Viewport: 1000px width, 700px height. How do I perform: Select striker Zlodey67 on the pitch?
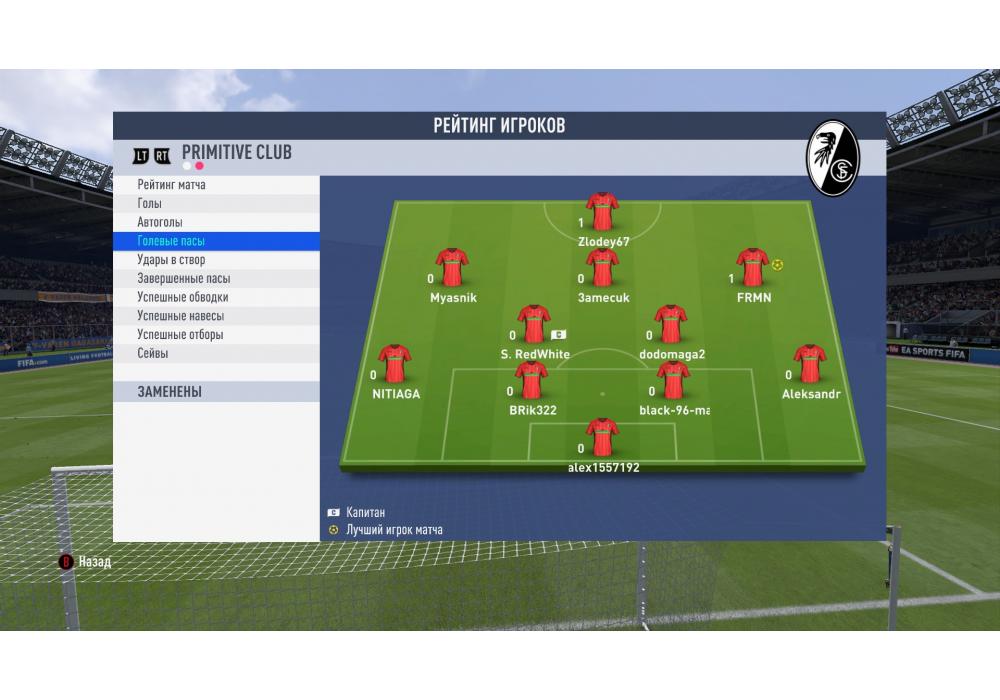pos(602,211)
